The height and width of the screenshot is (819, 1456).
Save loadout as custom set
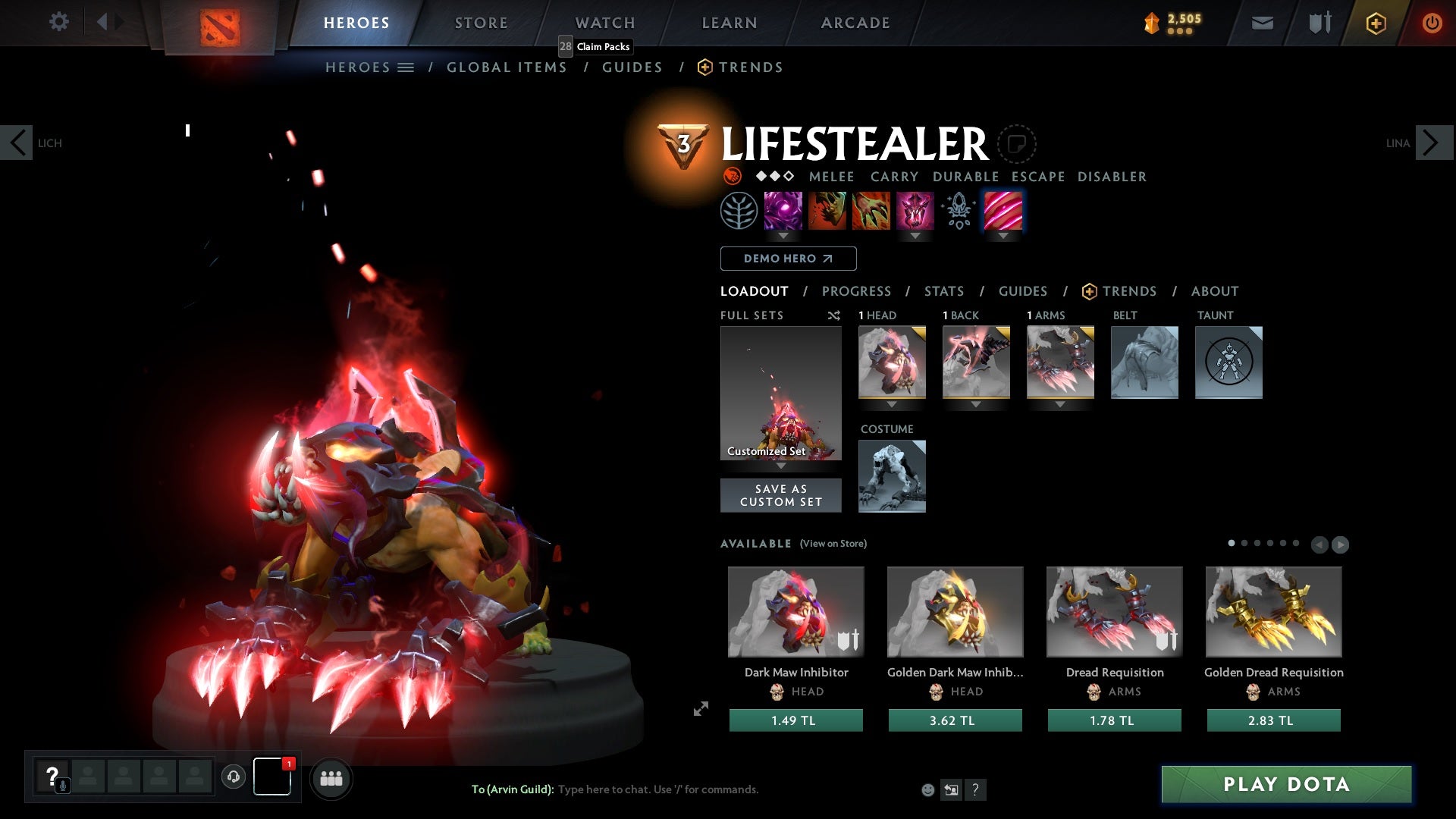[780, 495]
